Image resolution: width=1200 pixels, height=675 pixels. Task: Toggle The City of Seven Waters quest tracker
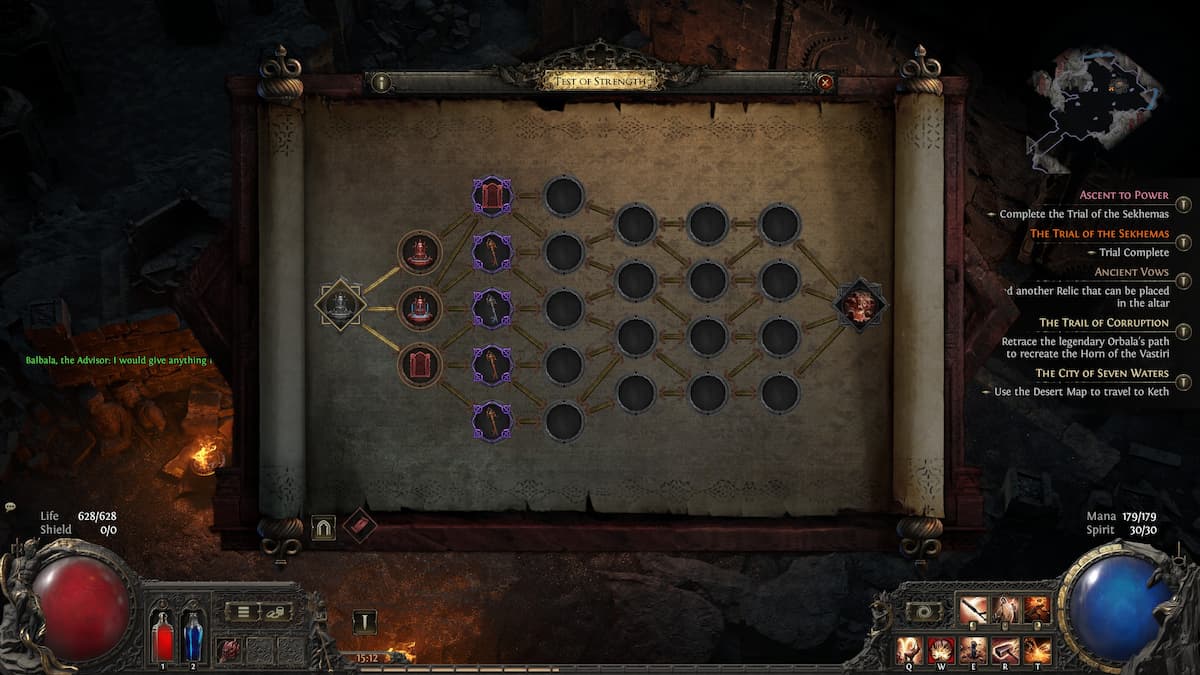[x=1184, y=382]
